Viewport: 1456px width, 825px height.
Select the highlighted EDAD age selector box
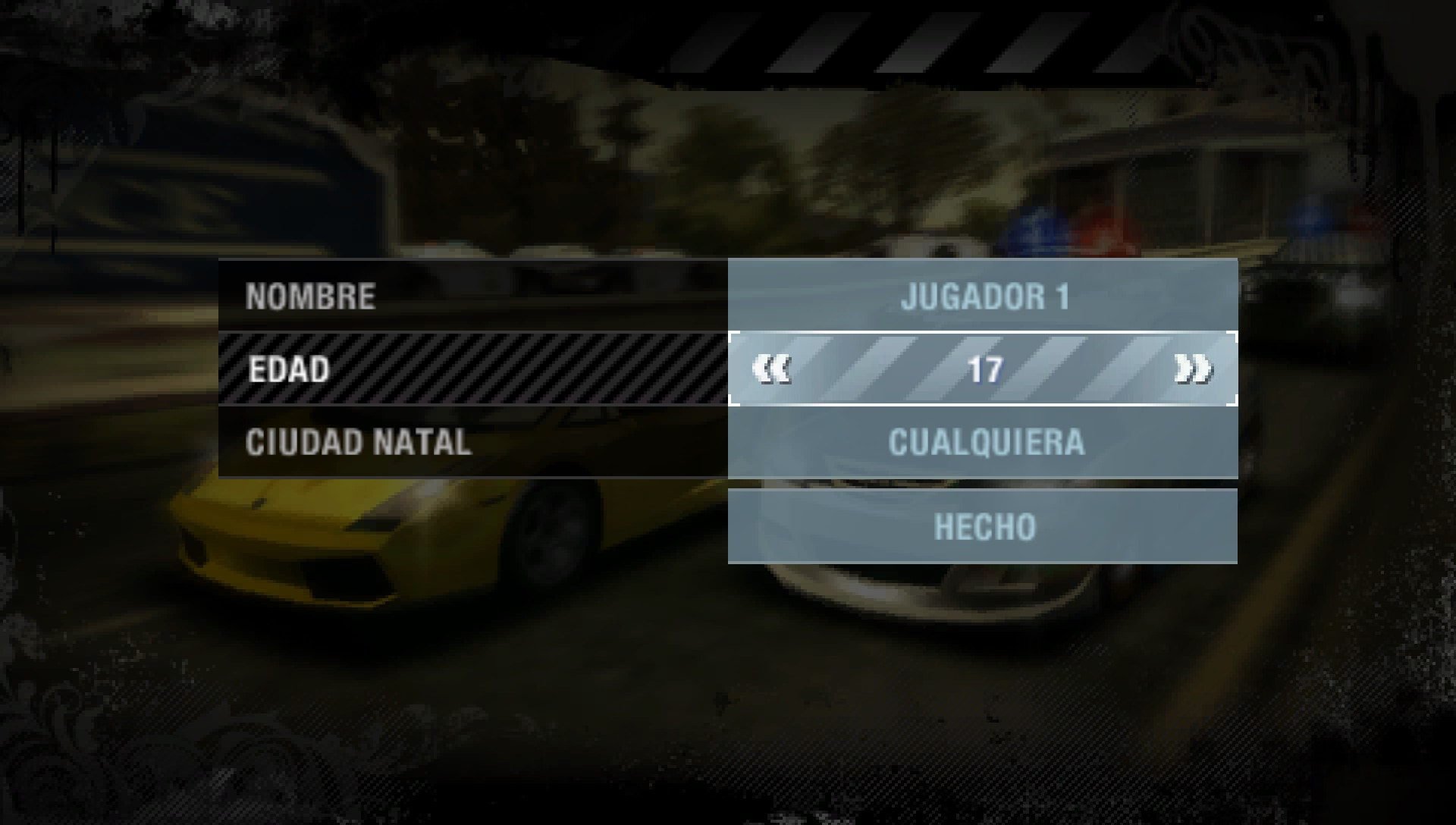(x=986, y=371)
